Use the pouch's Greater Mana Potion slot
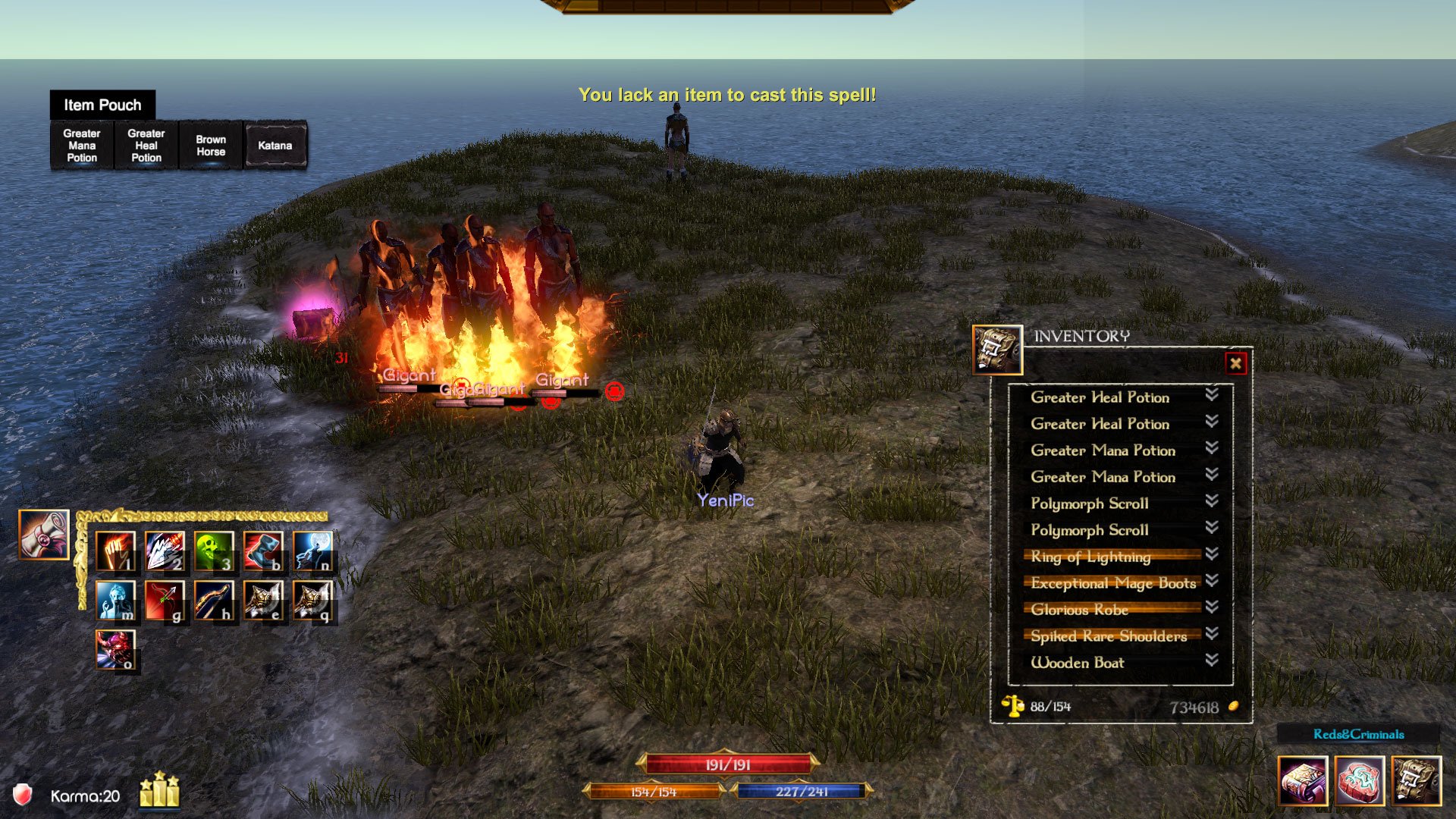 pyautogui.click(x=82, y=146)
